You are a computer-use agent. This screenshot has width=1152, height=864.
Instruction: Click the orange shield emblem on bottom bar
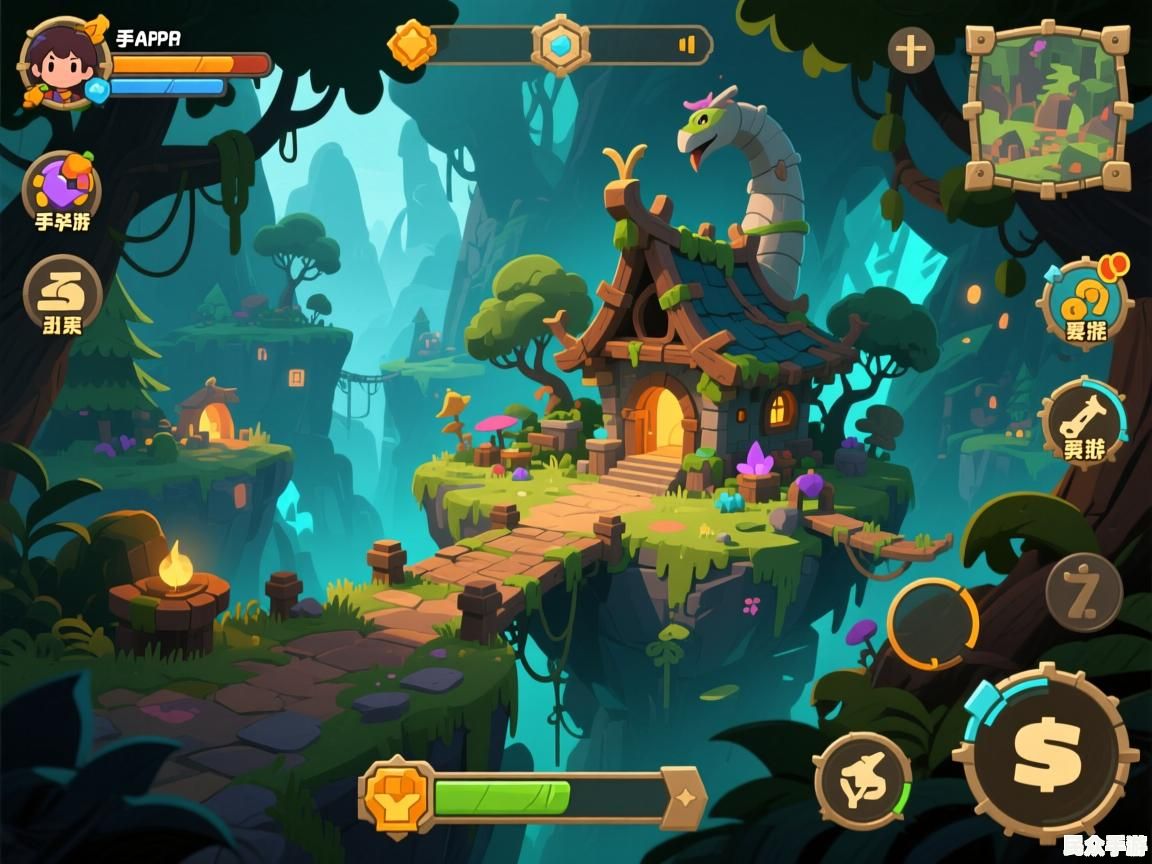coord(397,797)
